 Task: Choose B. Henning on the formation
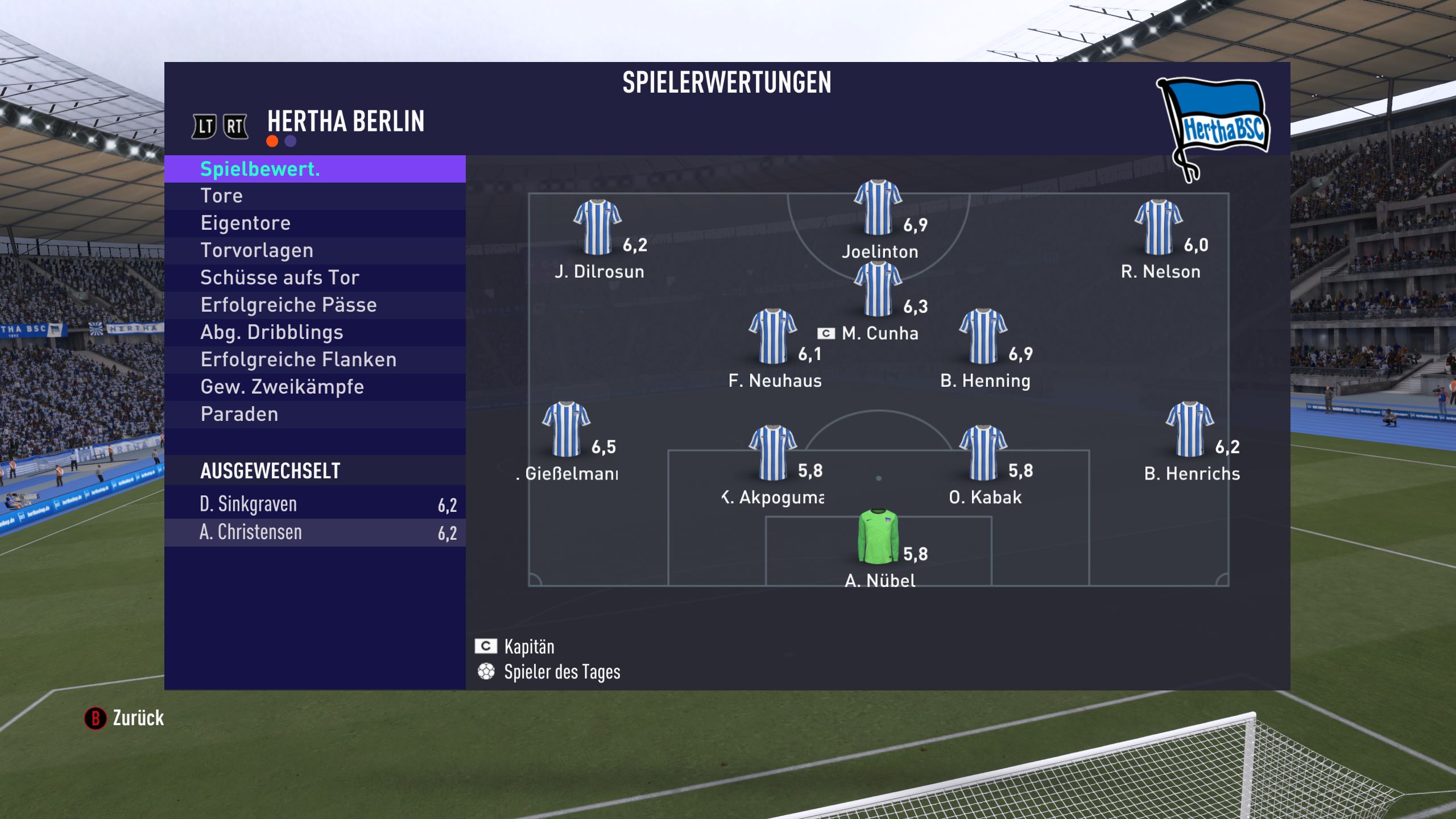[983, 337]
